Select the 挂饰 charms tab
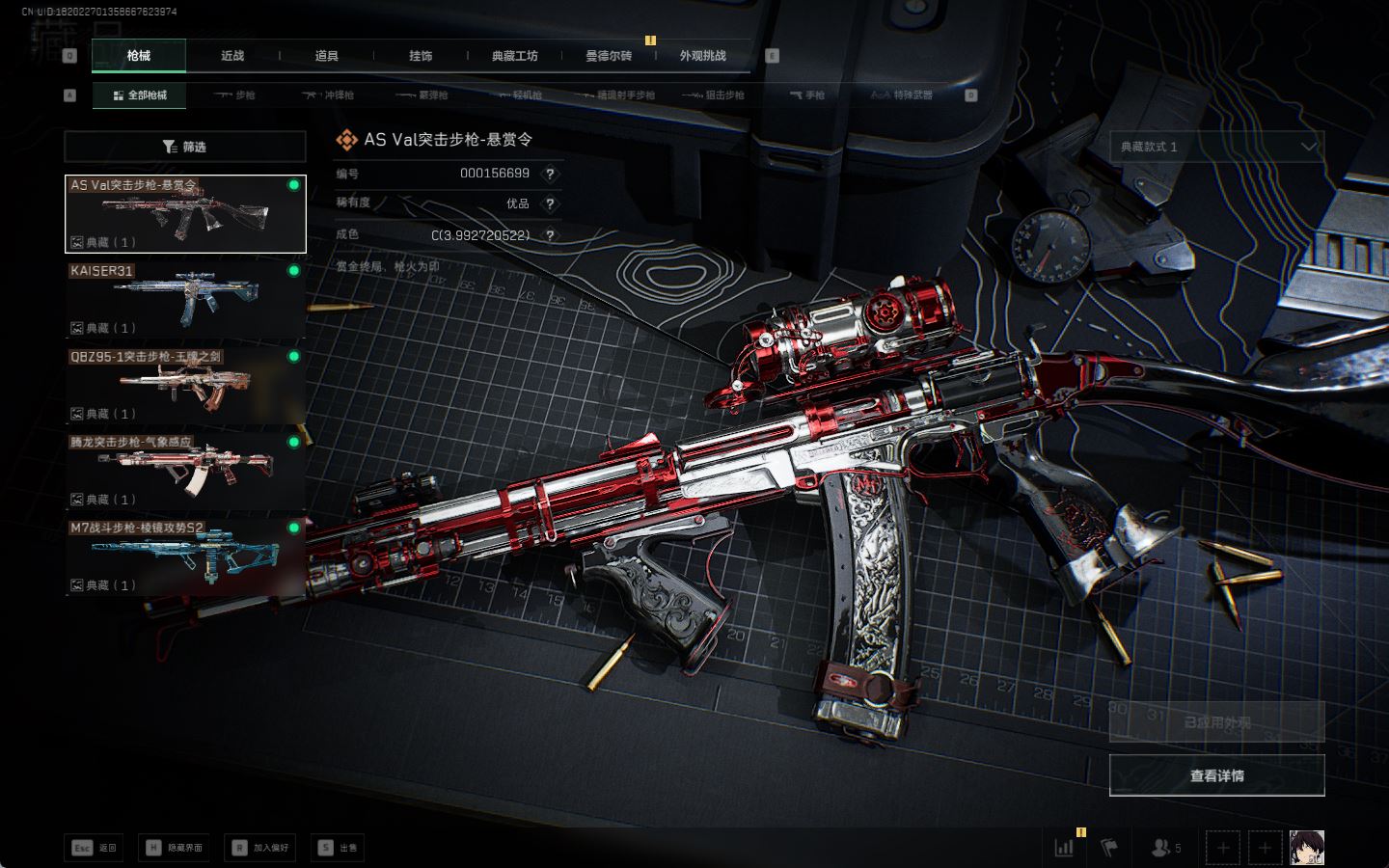1389x868 pixels. click(421, 56)
